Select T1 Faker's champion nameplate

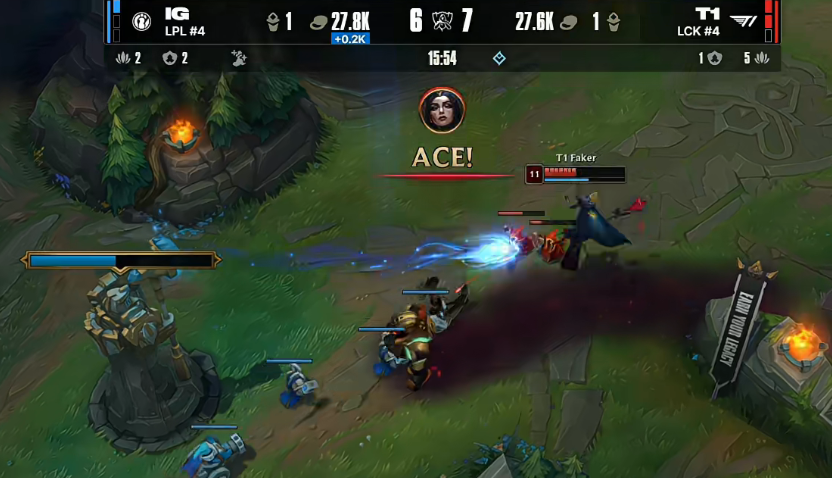point(575,158)
